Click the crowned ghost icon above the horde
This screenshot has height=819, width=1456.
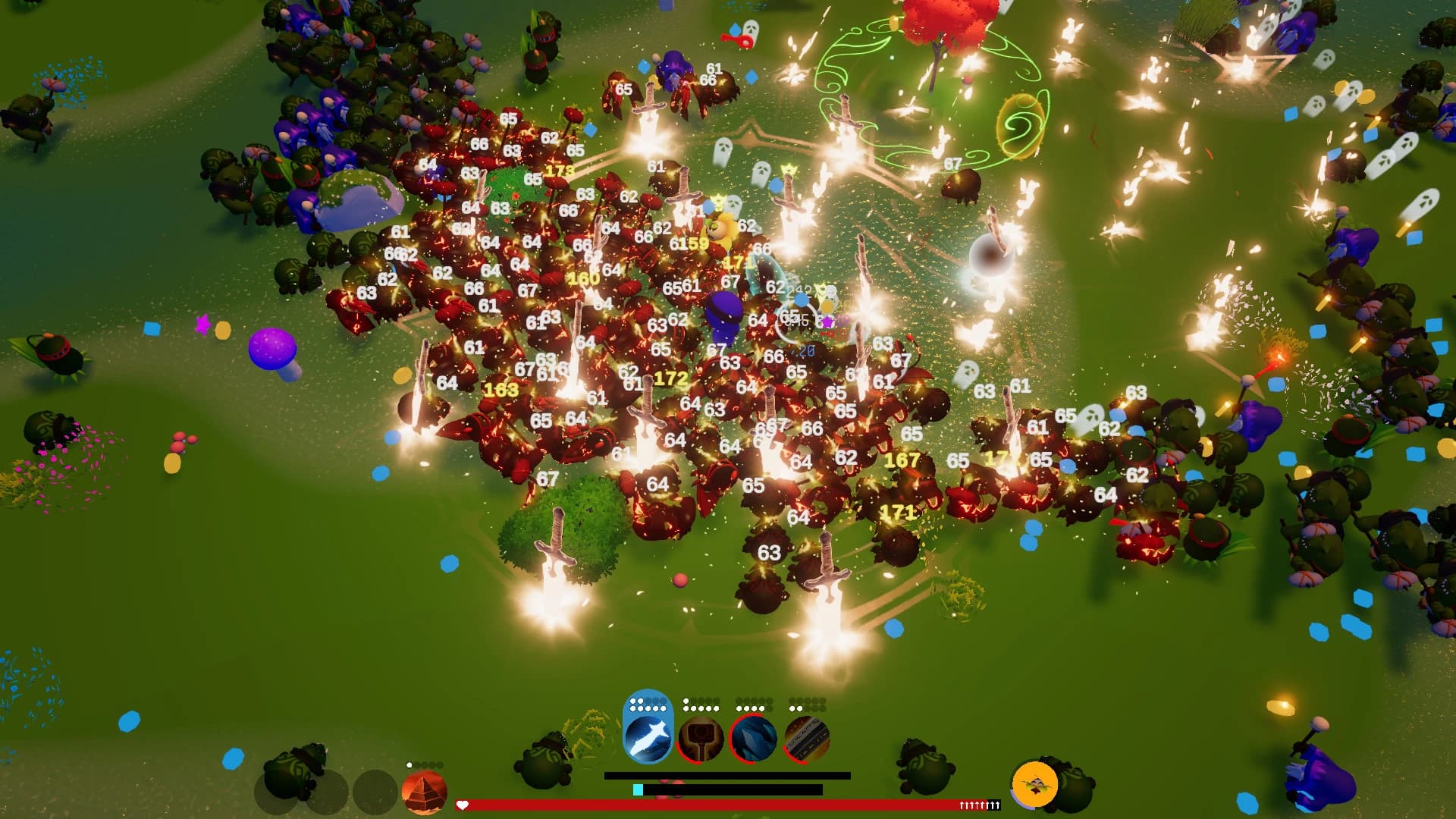click(789, 168)
